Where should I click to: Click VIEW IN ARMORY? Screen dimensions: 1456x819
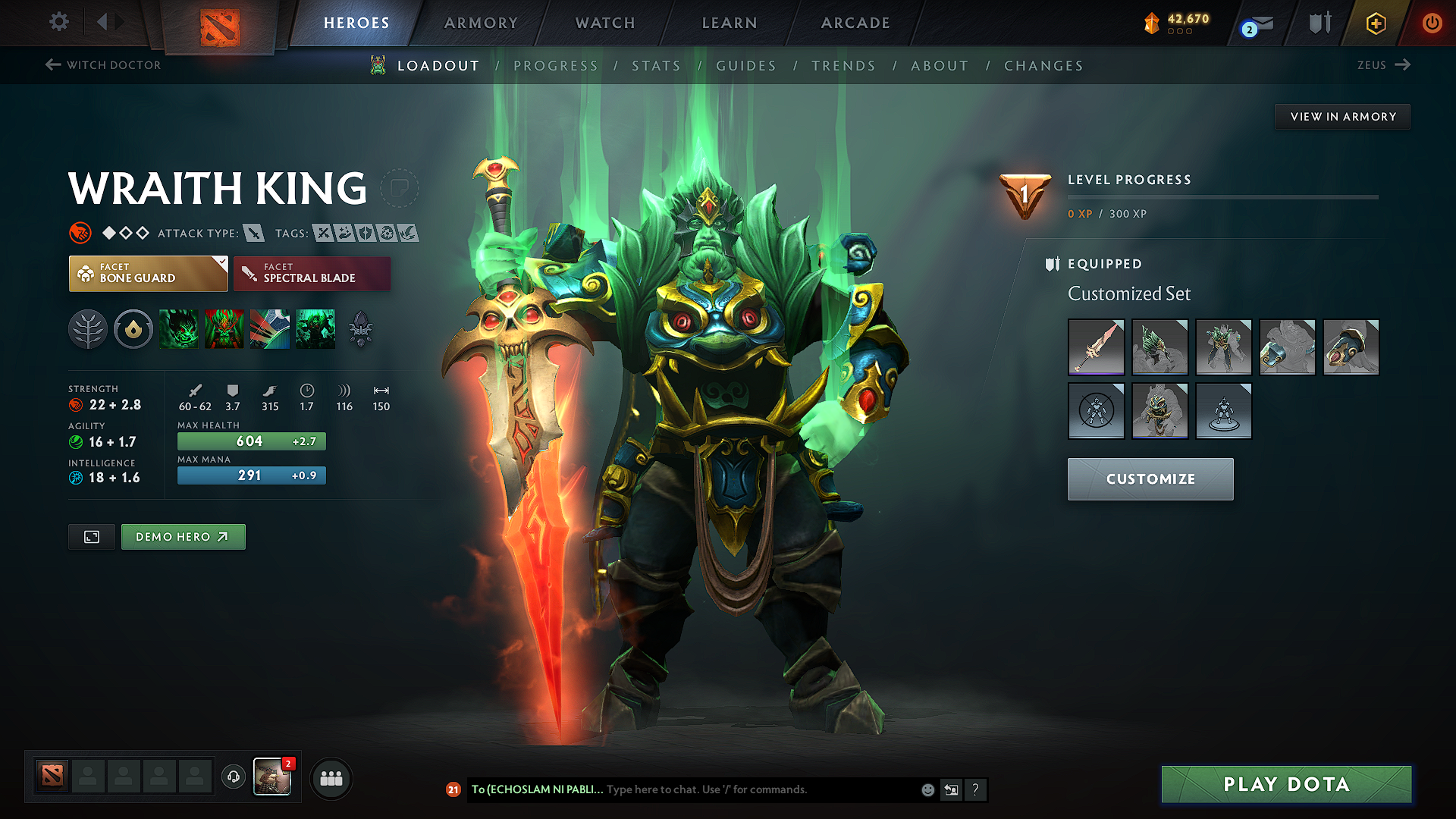coord(1342,116)
